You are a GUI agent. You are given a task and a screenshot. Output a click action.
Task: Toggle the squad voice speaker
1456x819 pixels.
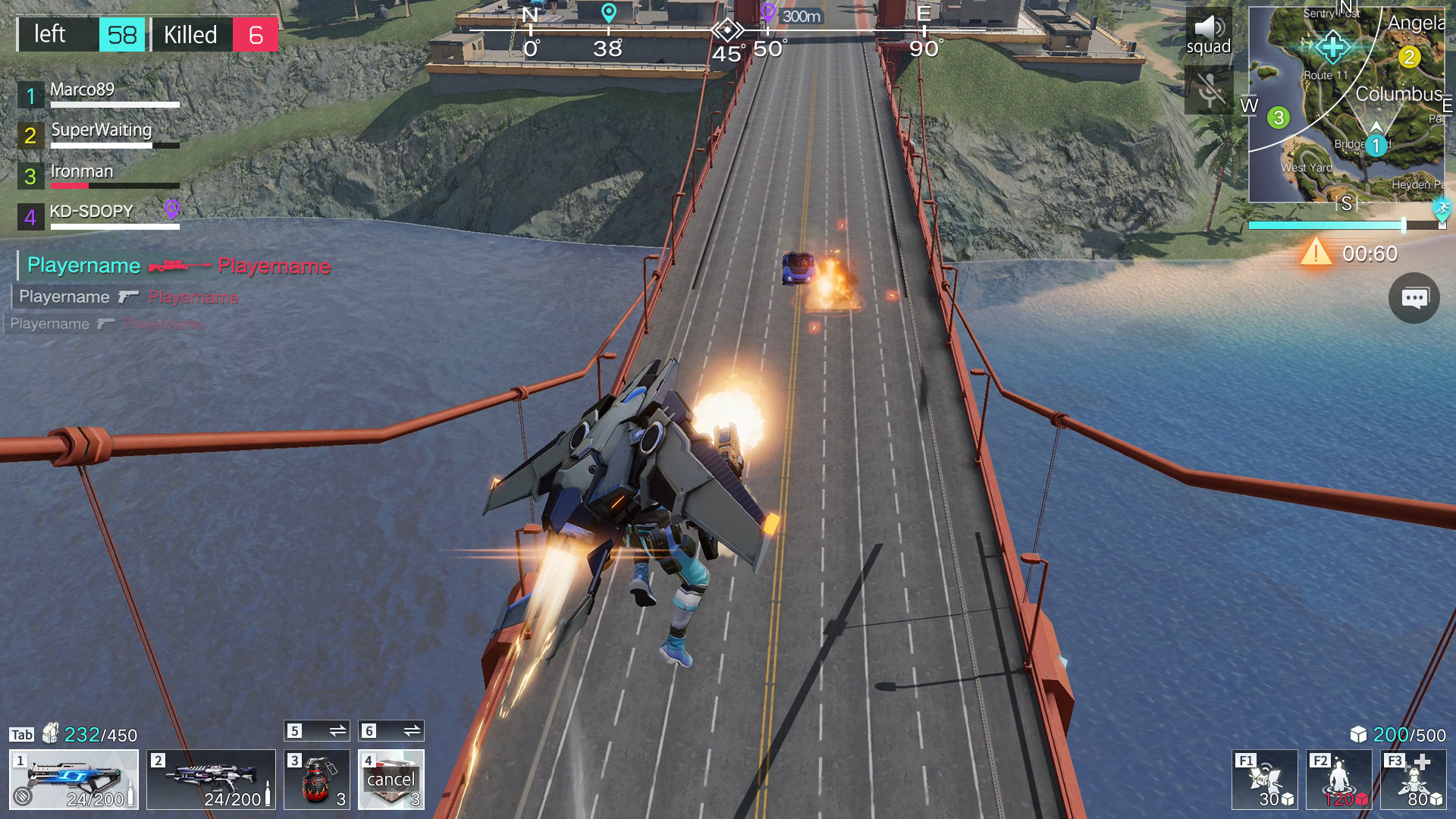(x=1209, y=33)
